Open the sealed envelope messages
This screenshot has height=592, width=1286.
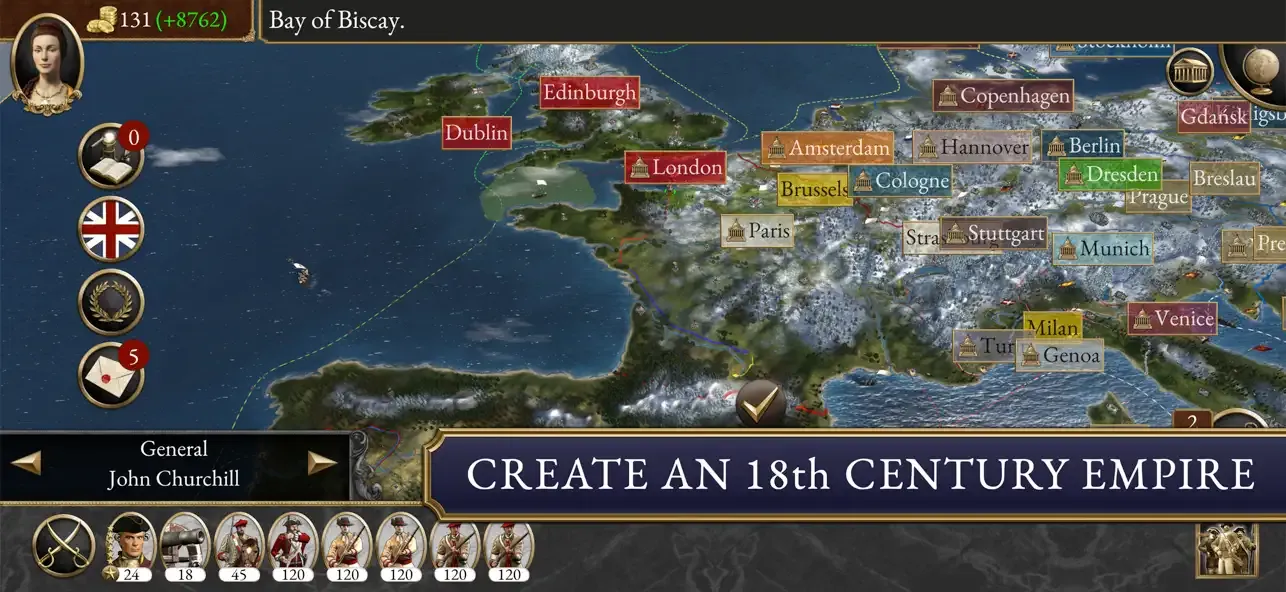point(111,374)
